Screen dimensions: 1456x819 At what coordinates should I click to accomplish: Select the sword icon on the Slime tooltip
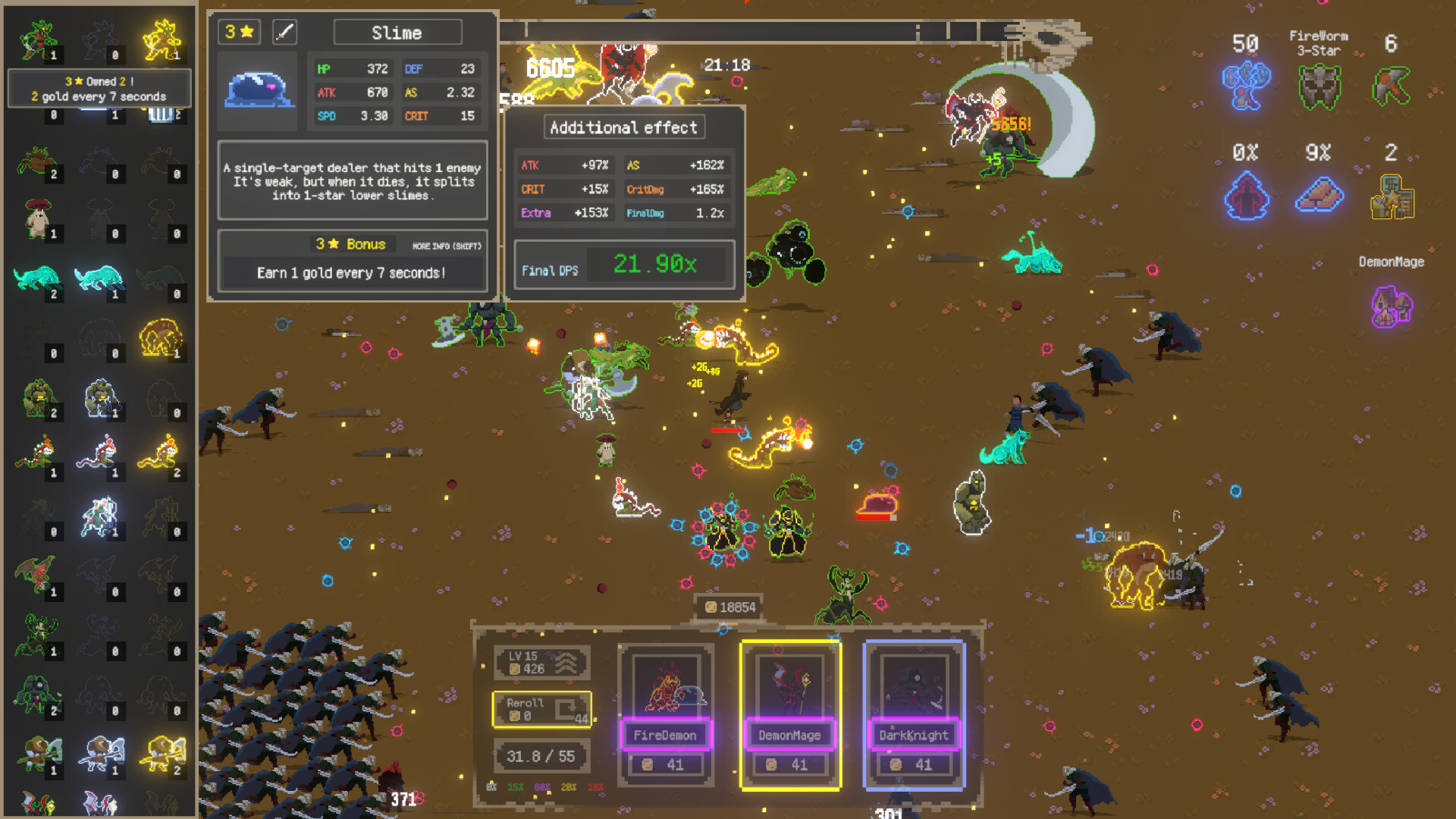click(x=284, y=32)
